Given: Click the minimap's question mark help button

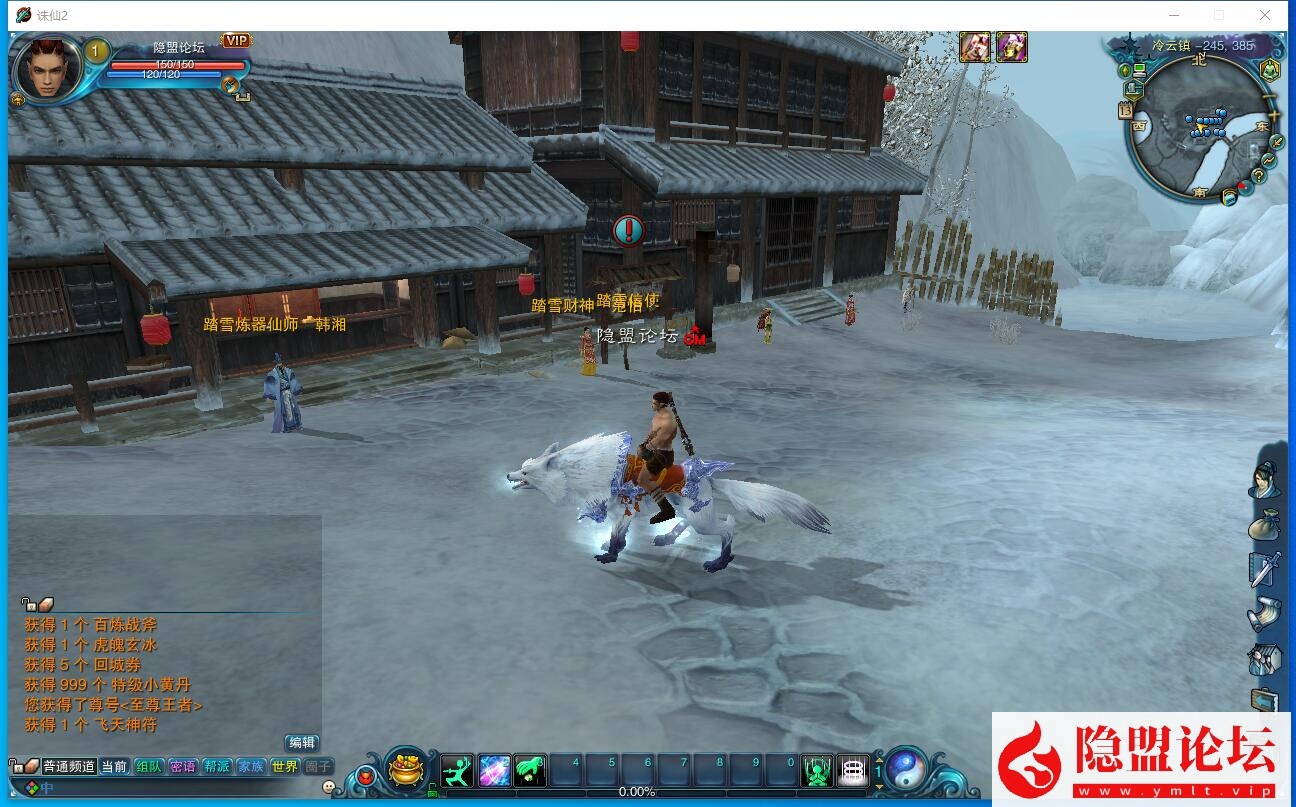Looking at the screenshot, I should [1258, 176].
